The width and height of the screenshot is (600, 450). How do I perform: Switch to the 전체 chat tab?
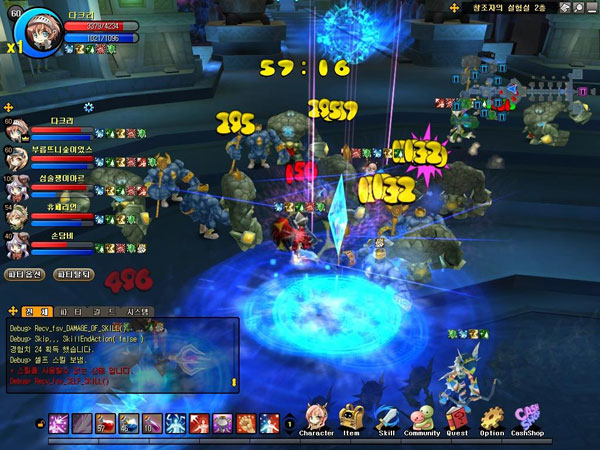pyautogui.click(x=29, y=311)
